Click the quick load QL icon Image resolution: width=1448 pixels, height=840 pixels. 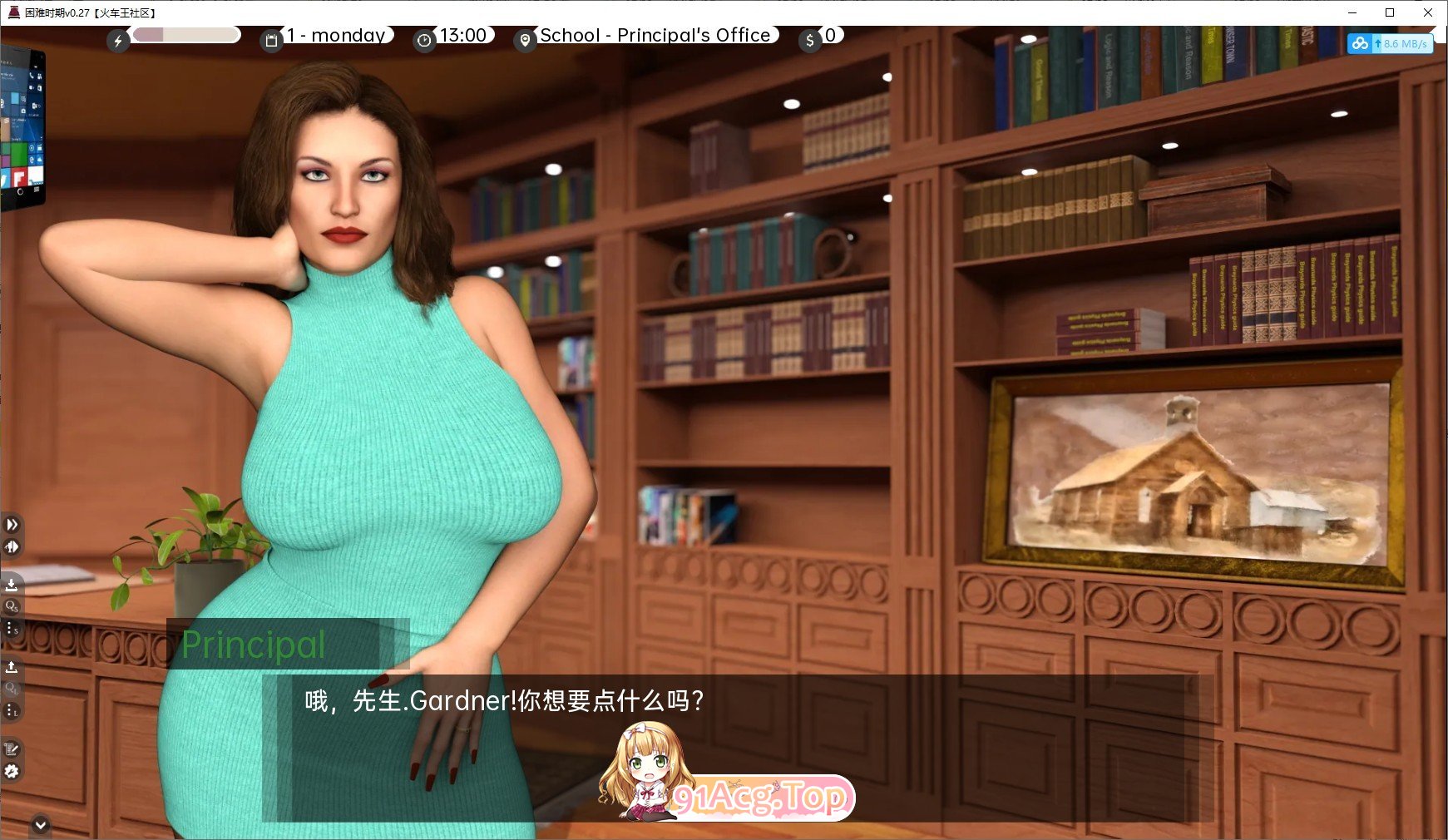pos(12,688)
